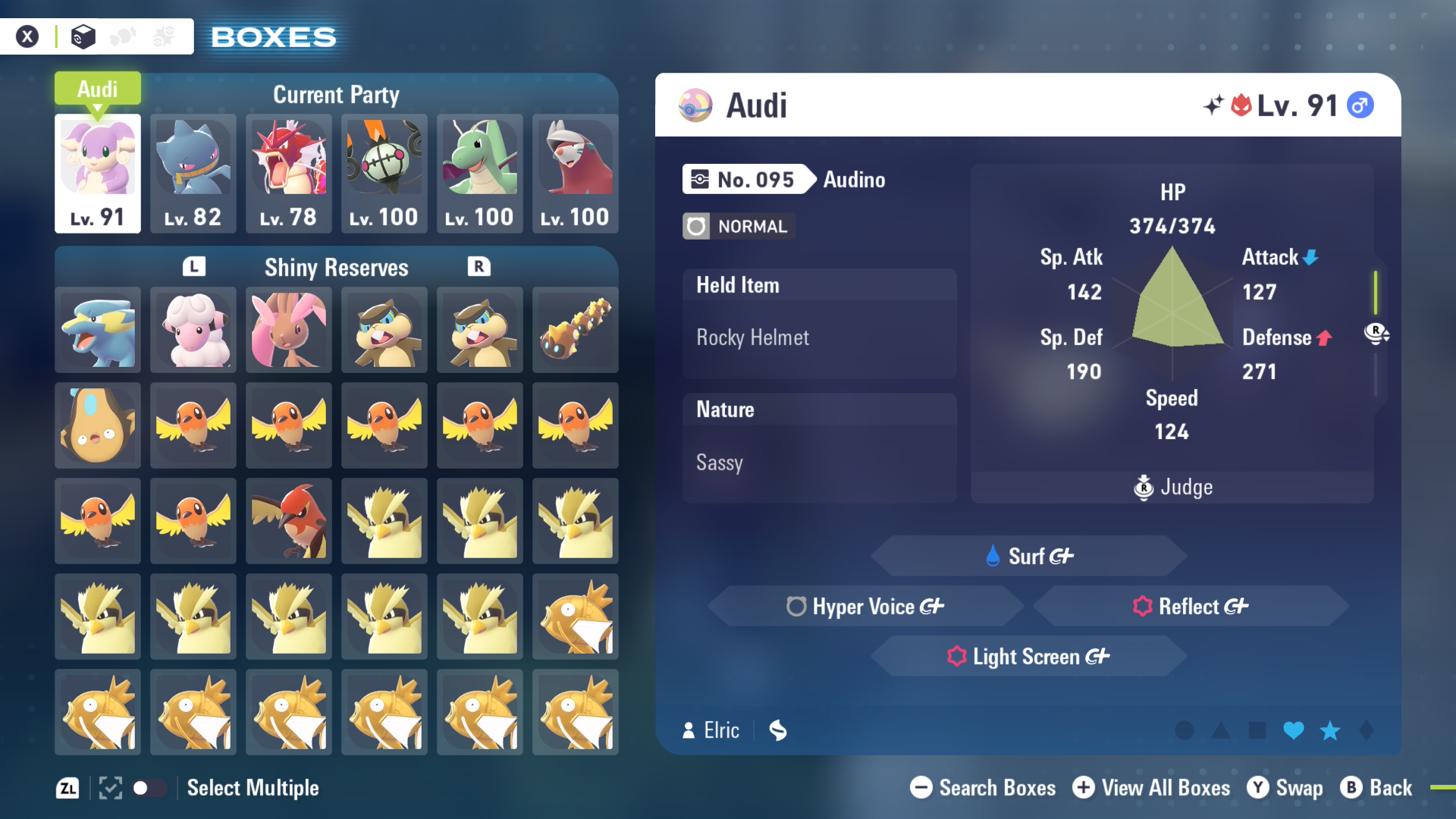Viewport: 1456px width, 819px height.
Task: Toggle the Select Multiple switch
Action: tap(149, 788)
